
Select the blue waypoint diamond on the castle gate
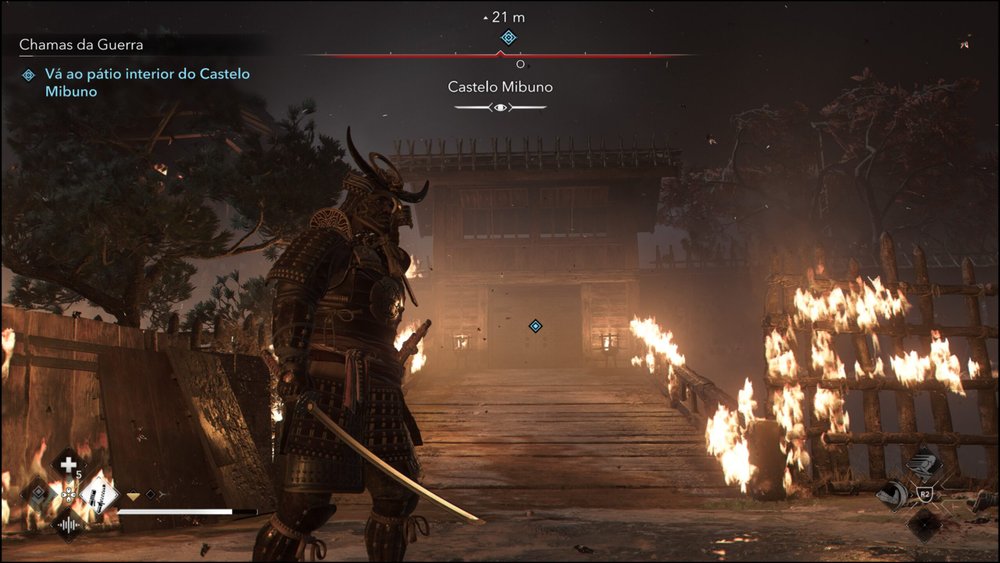tap(535, 326)
